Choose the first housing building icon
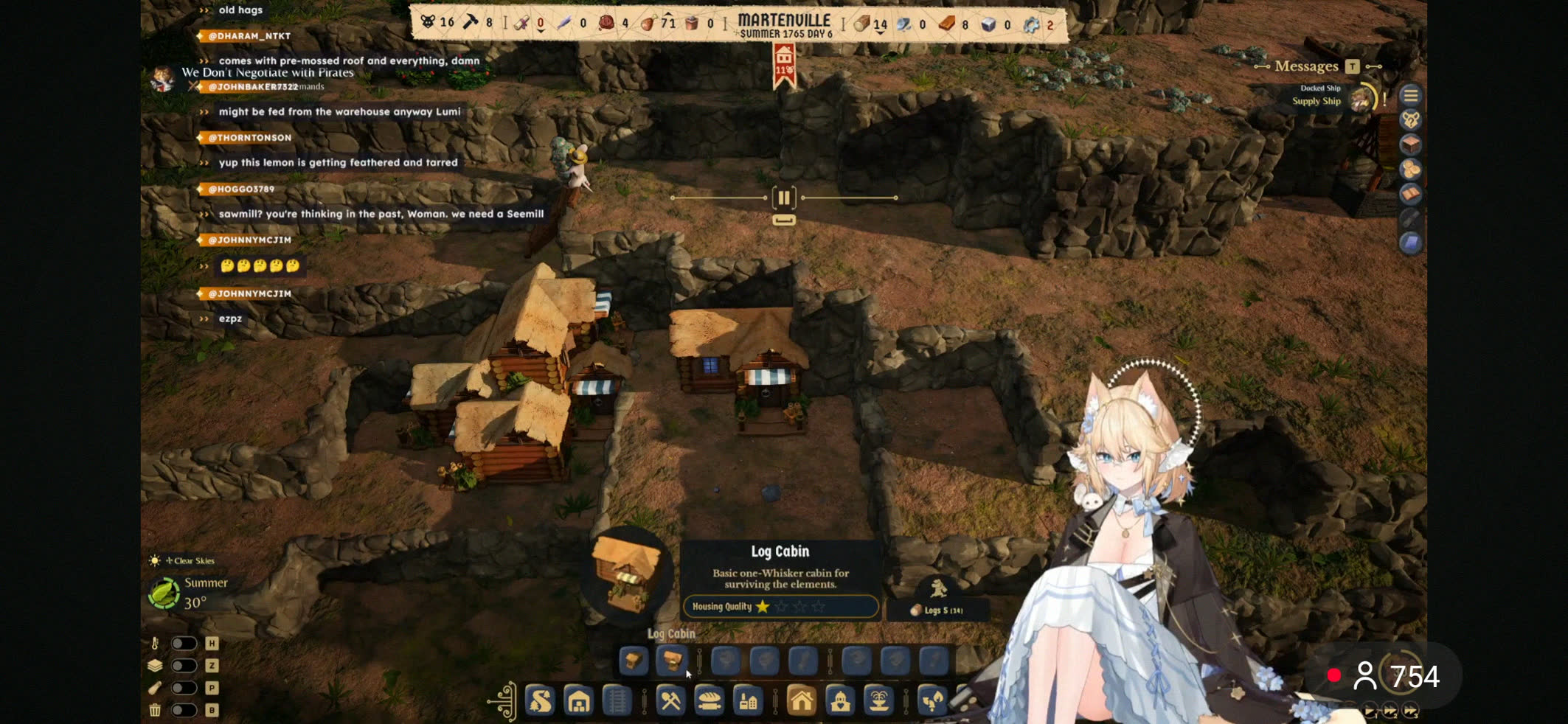The image size is (1568, 724). coord(633,661)
